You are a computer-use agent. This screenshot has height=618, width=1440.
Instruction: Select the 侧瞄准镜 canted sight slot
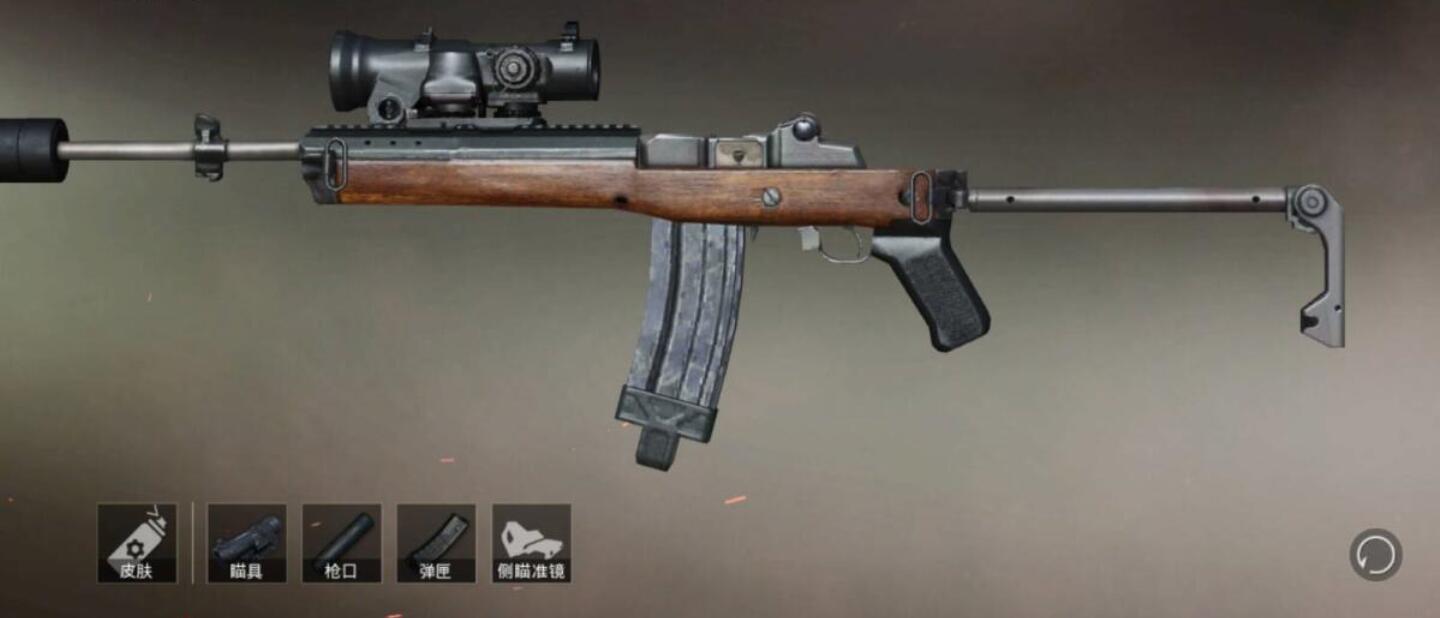click(x=531, y=543)
